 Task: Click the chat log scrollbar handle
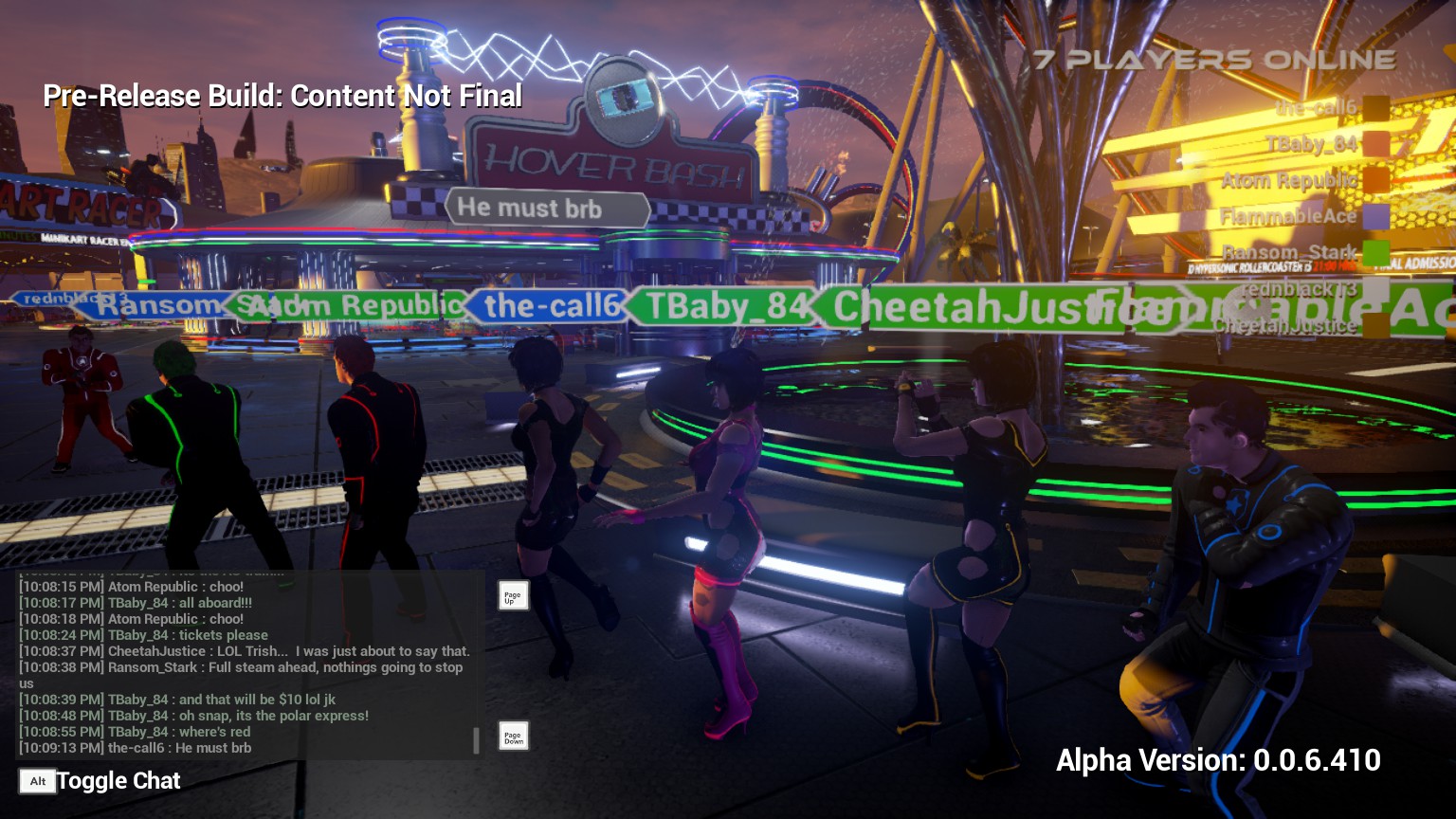(x=476, y=740)
